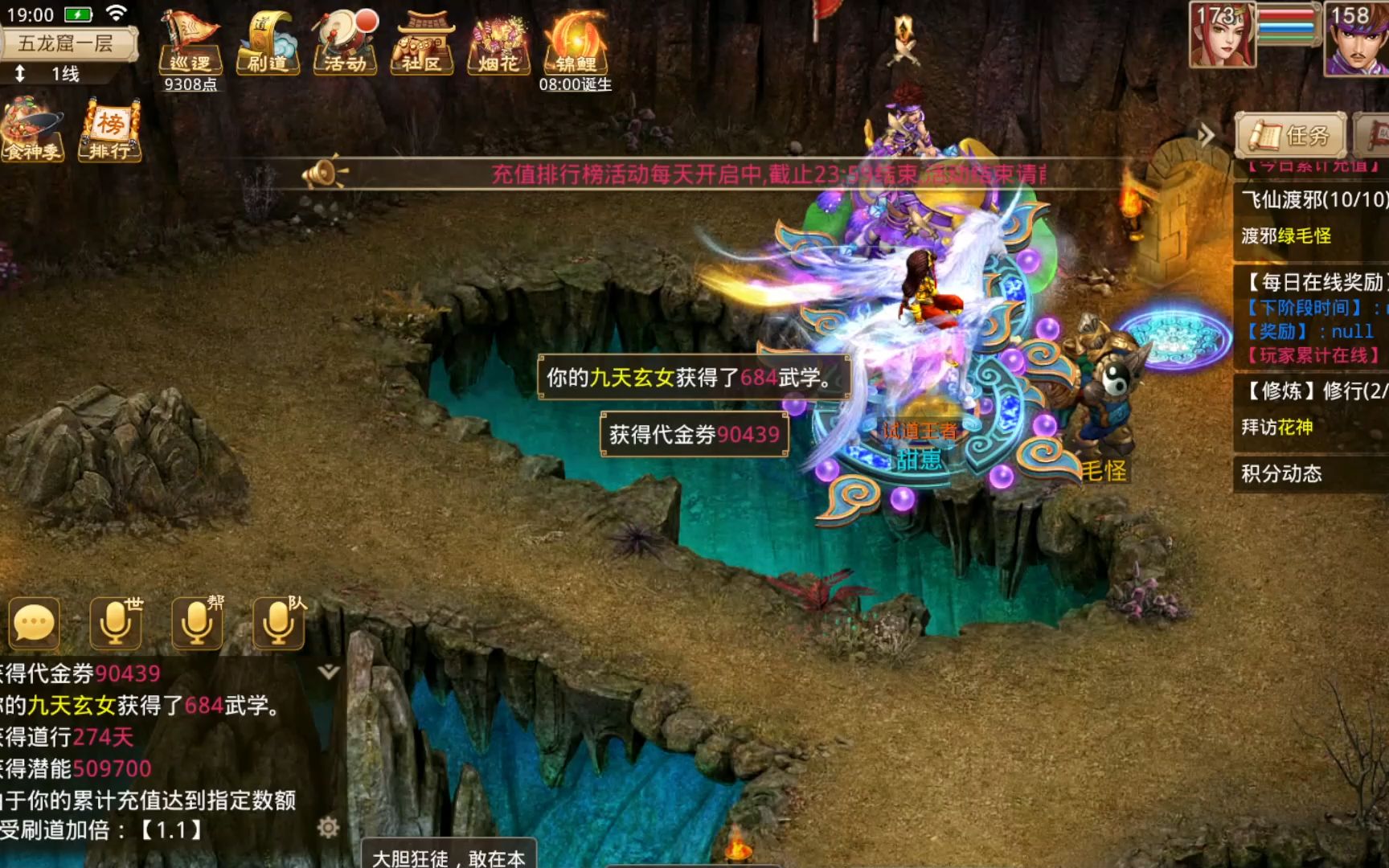Open the 活动 events icon

345,43
